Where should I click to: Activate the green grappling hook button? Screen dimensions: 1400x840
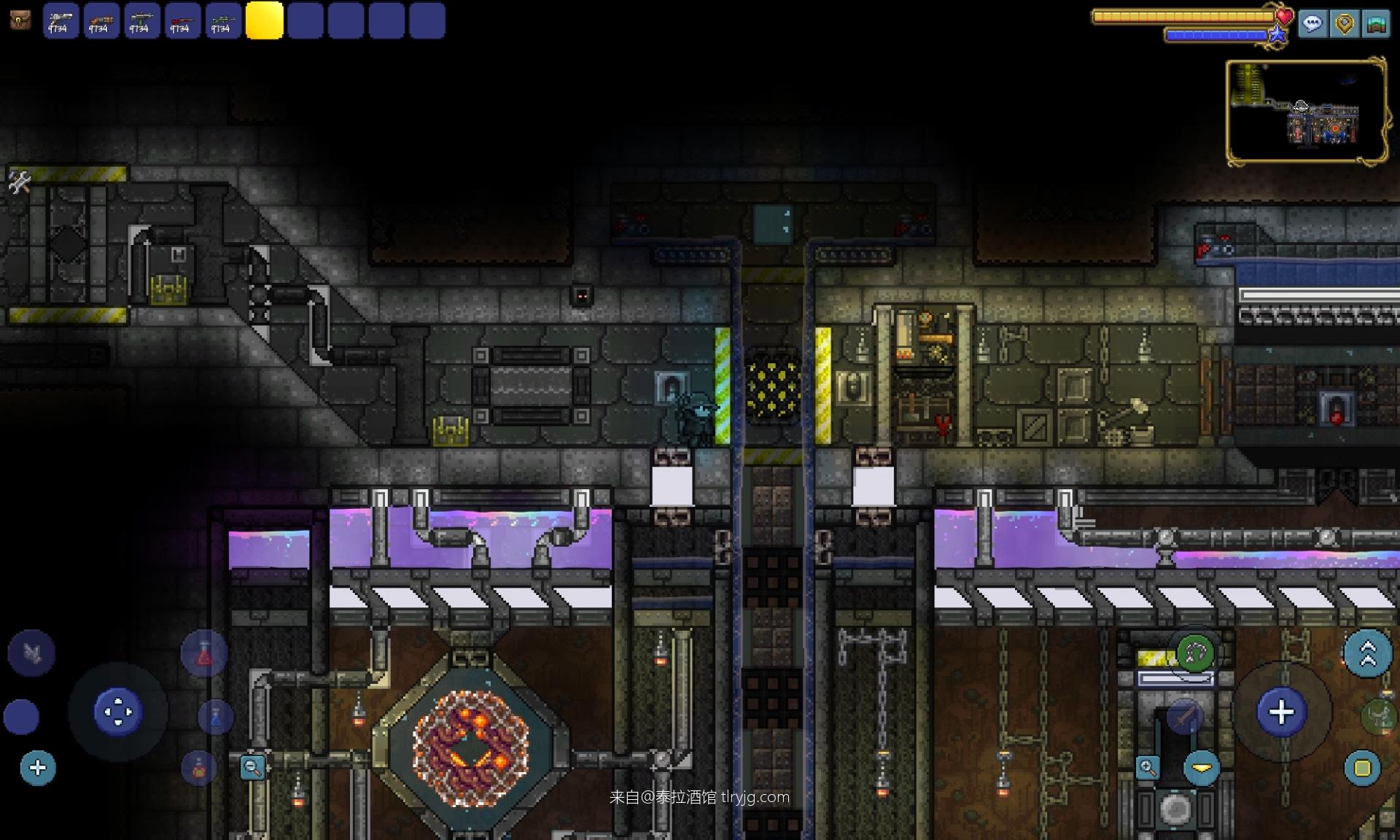tap(1194, 653)
